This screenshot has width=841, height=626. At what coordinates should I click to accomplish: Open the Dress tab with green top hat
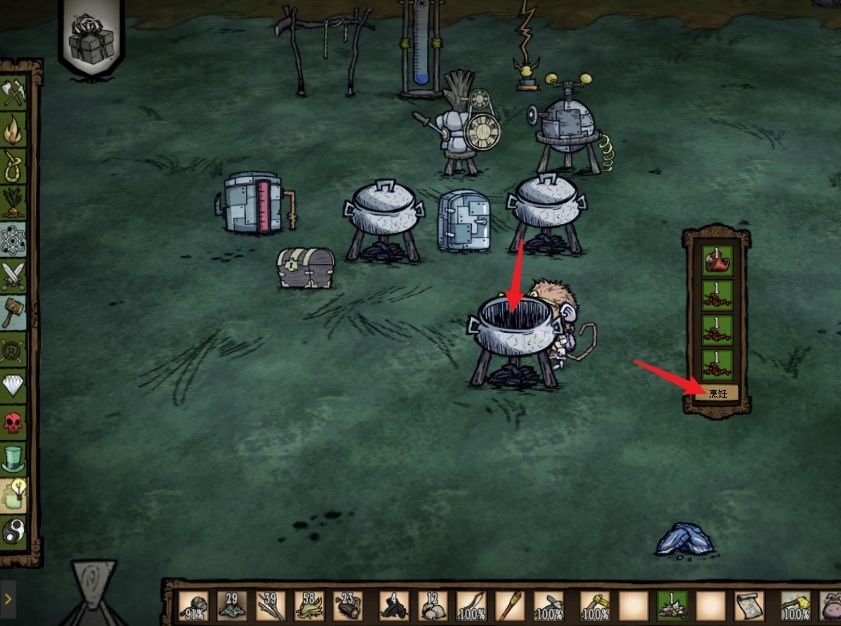[x=15, y=459]
